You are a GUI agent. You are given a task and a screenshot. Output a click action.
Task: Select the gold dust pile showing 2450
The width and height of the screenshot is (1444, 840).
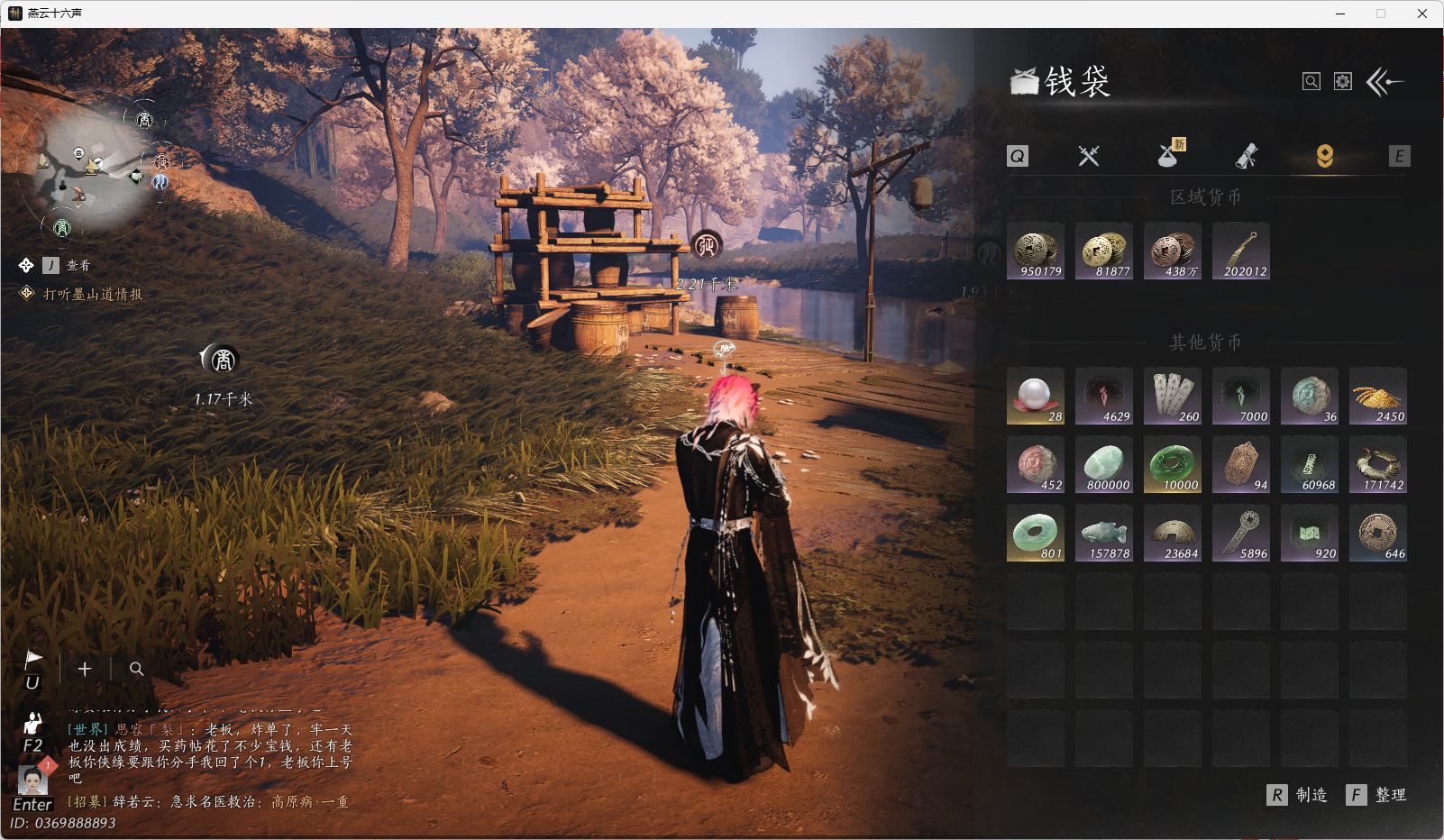(x=1378, y=397)
